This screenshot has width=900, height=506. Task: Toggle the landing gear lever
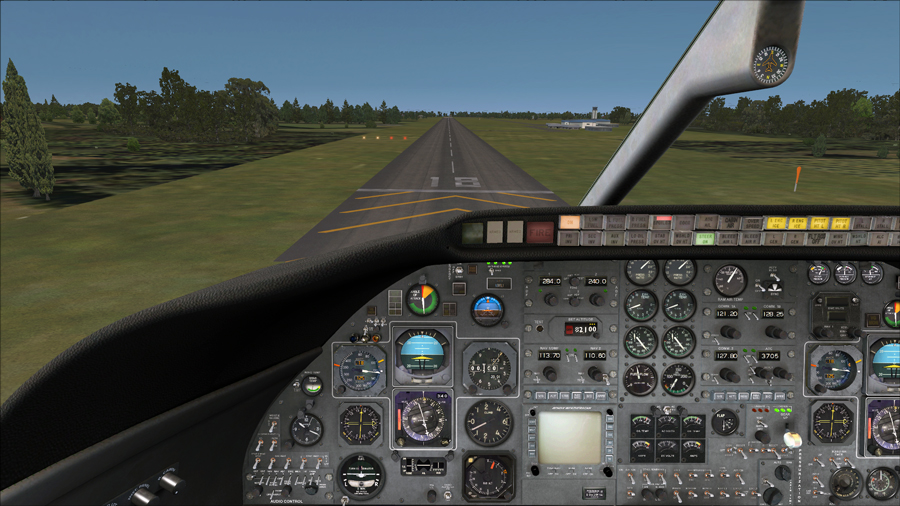pyautogui.click(x=791, y=438)
